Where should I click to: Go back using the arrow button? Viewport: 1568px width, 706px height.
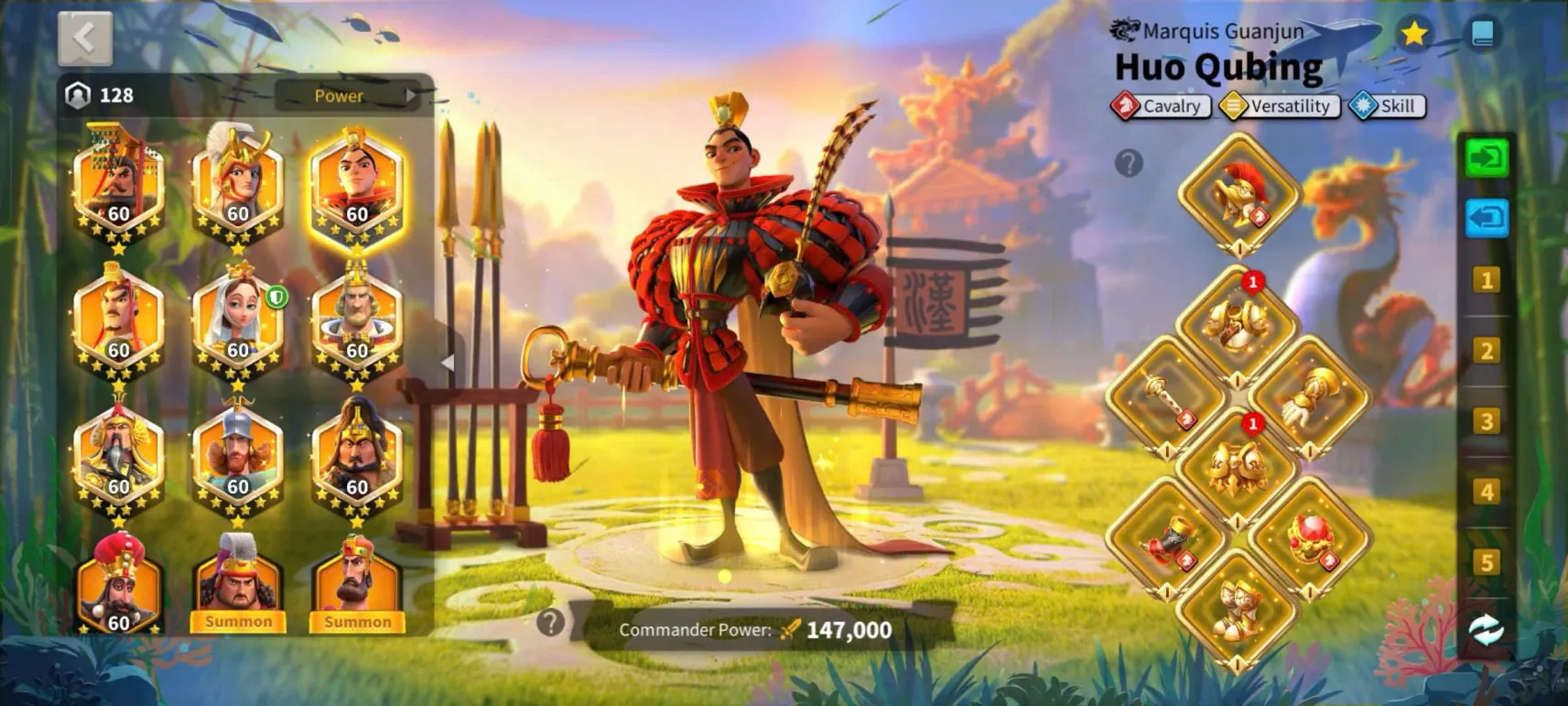coord(85,38)
